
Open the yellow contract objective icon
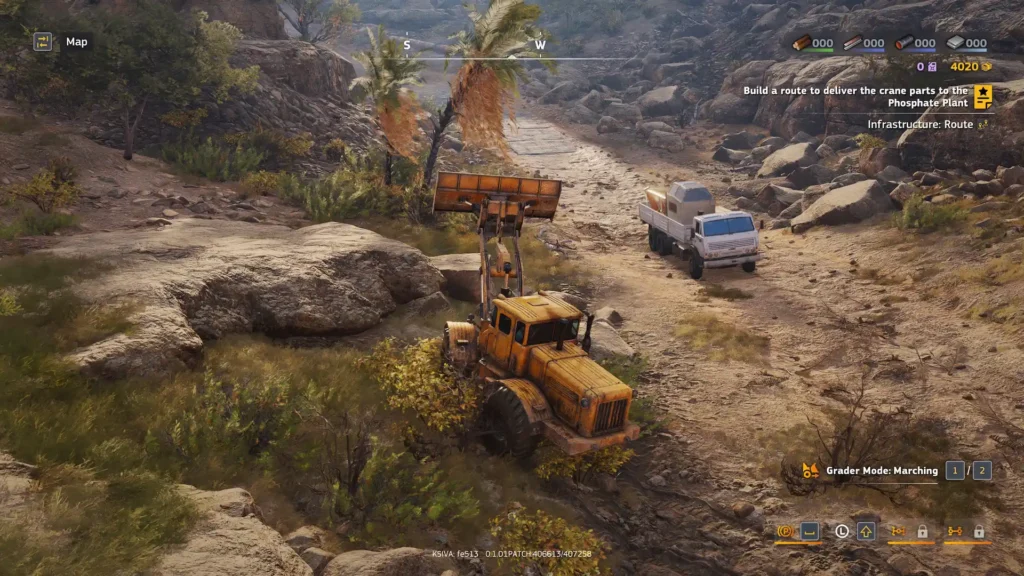point(983,96)
